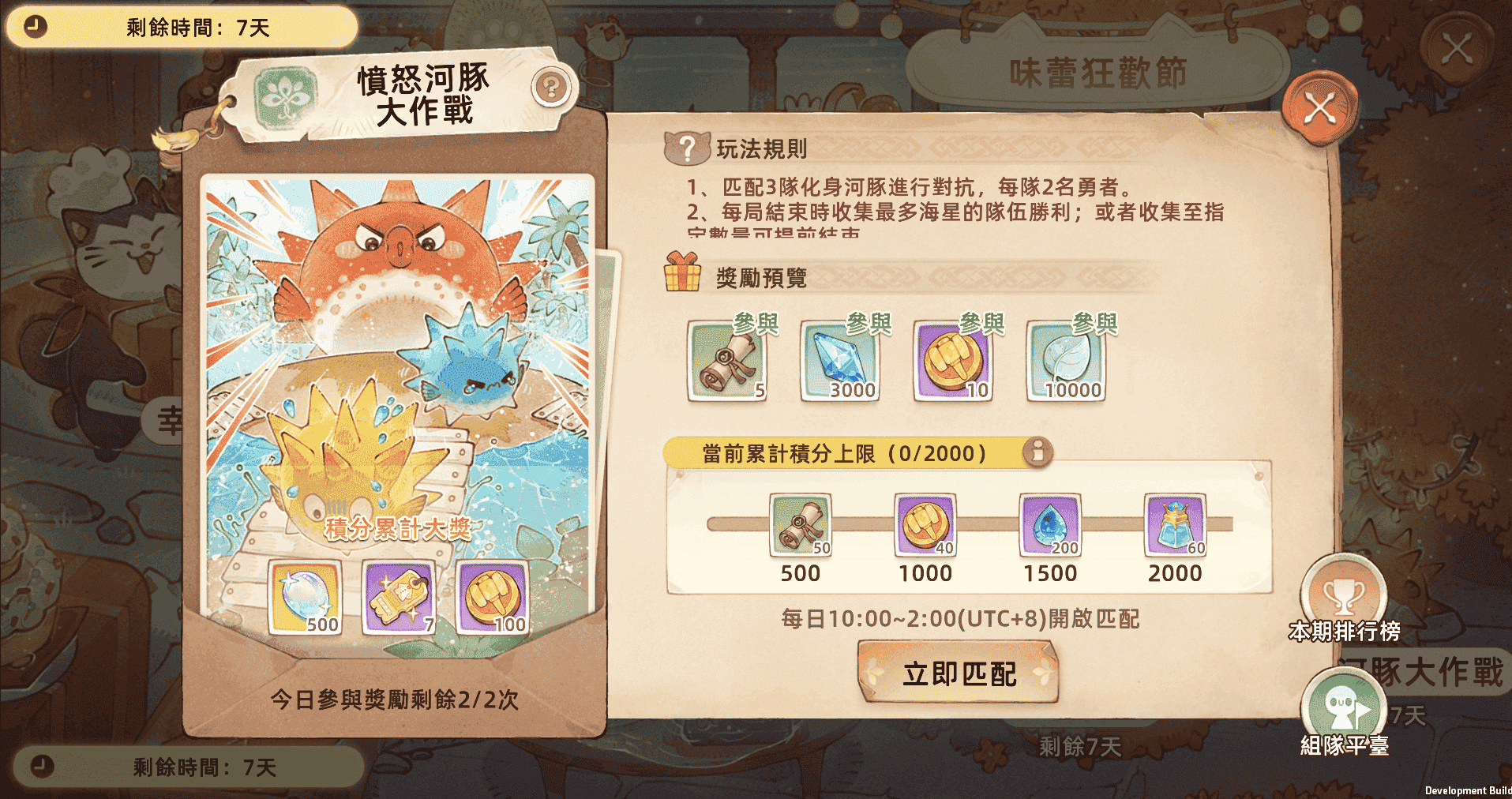Click the gold coin reward showing 10
1512x799 pixels.
coord(951,360)
